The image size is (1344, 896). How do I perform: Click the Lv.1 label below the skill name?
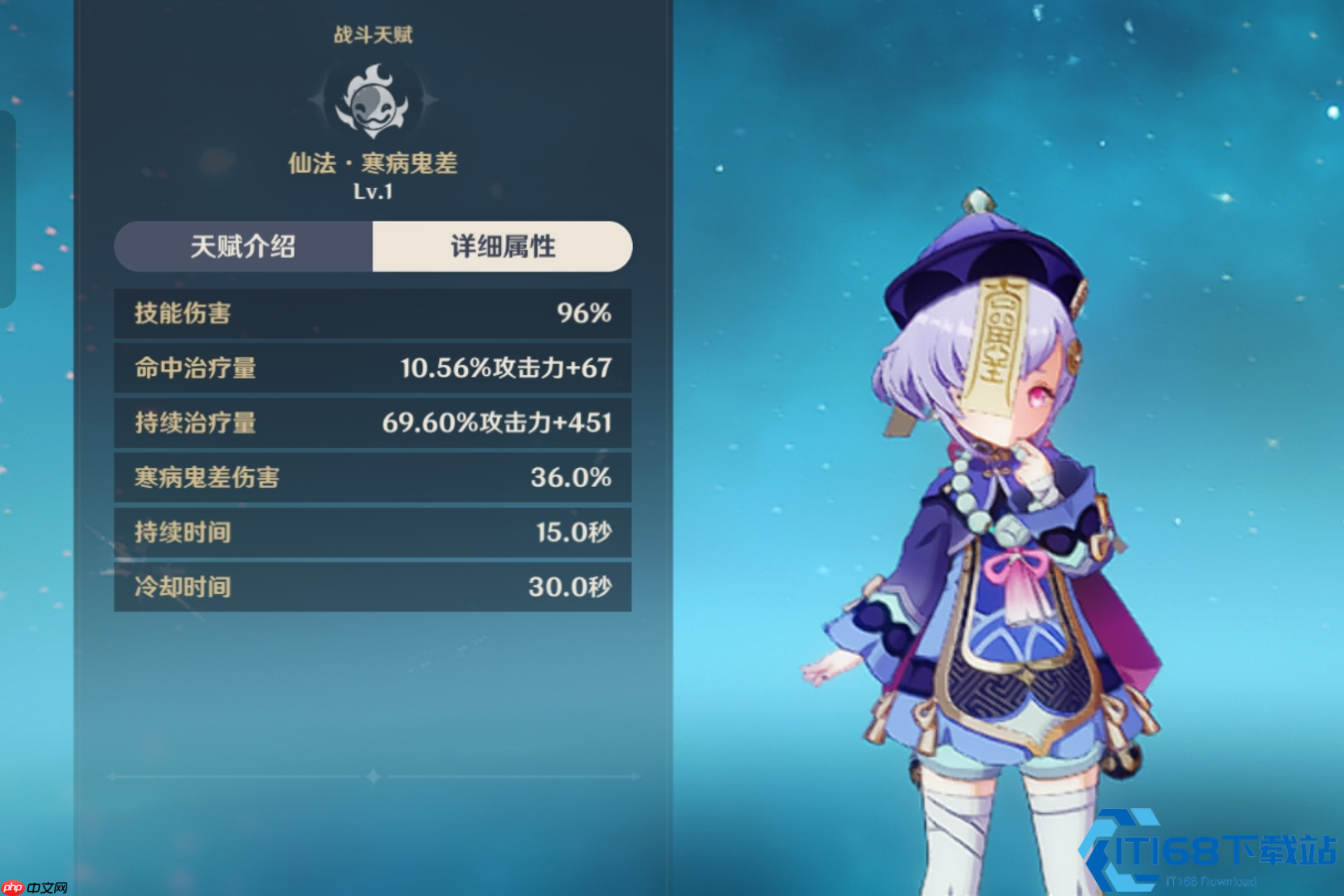[372, 193]
